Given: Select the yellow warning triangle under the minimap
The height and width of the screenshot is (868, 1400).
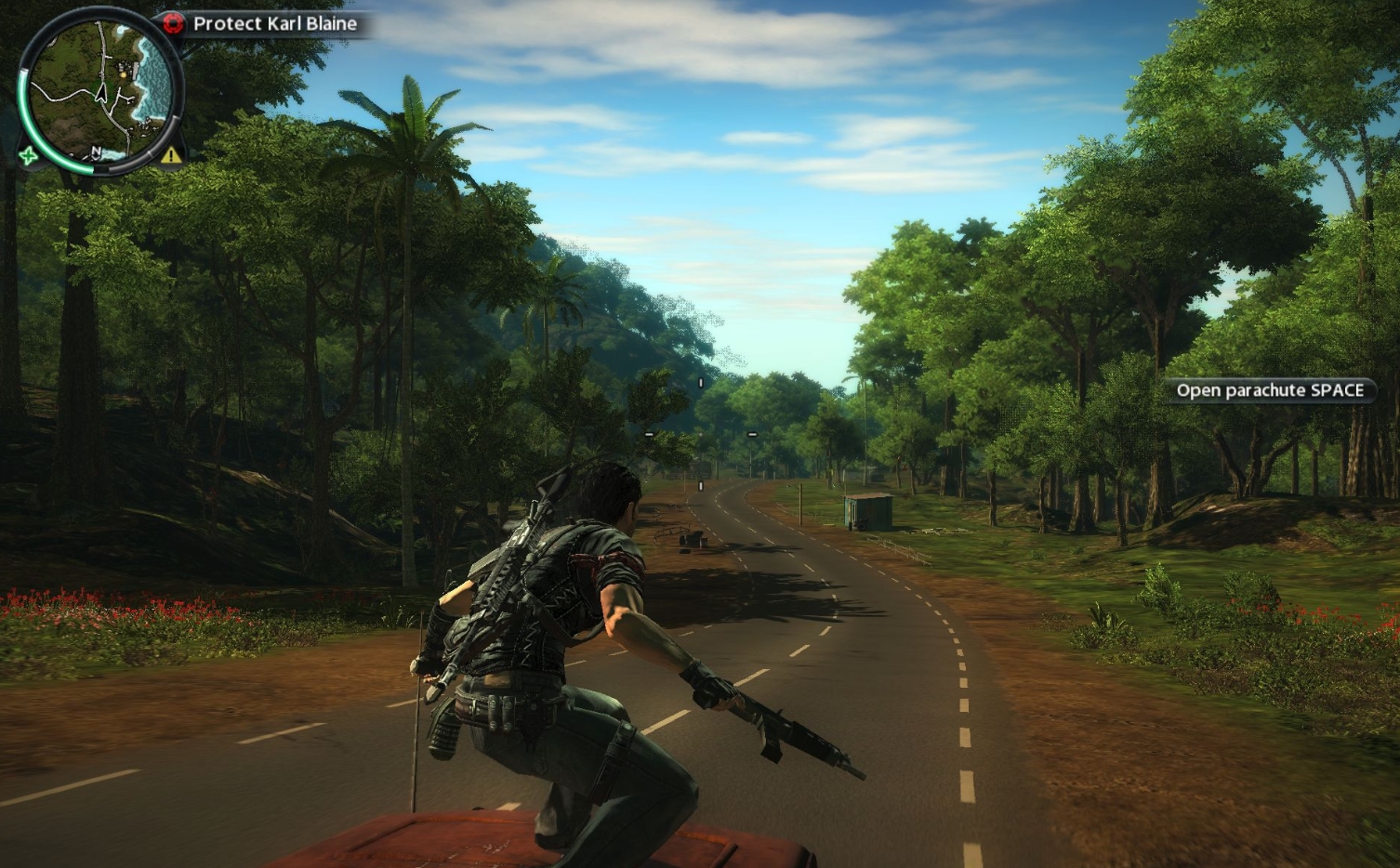Looking at the screenshot, I should tap(171, 157).
